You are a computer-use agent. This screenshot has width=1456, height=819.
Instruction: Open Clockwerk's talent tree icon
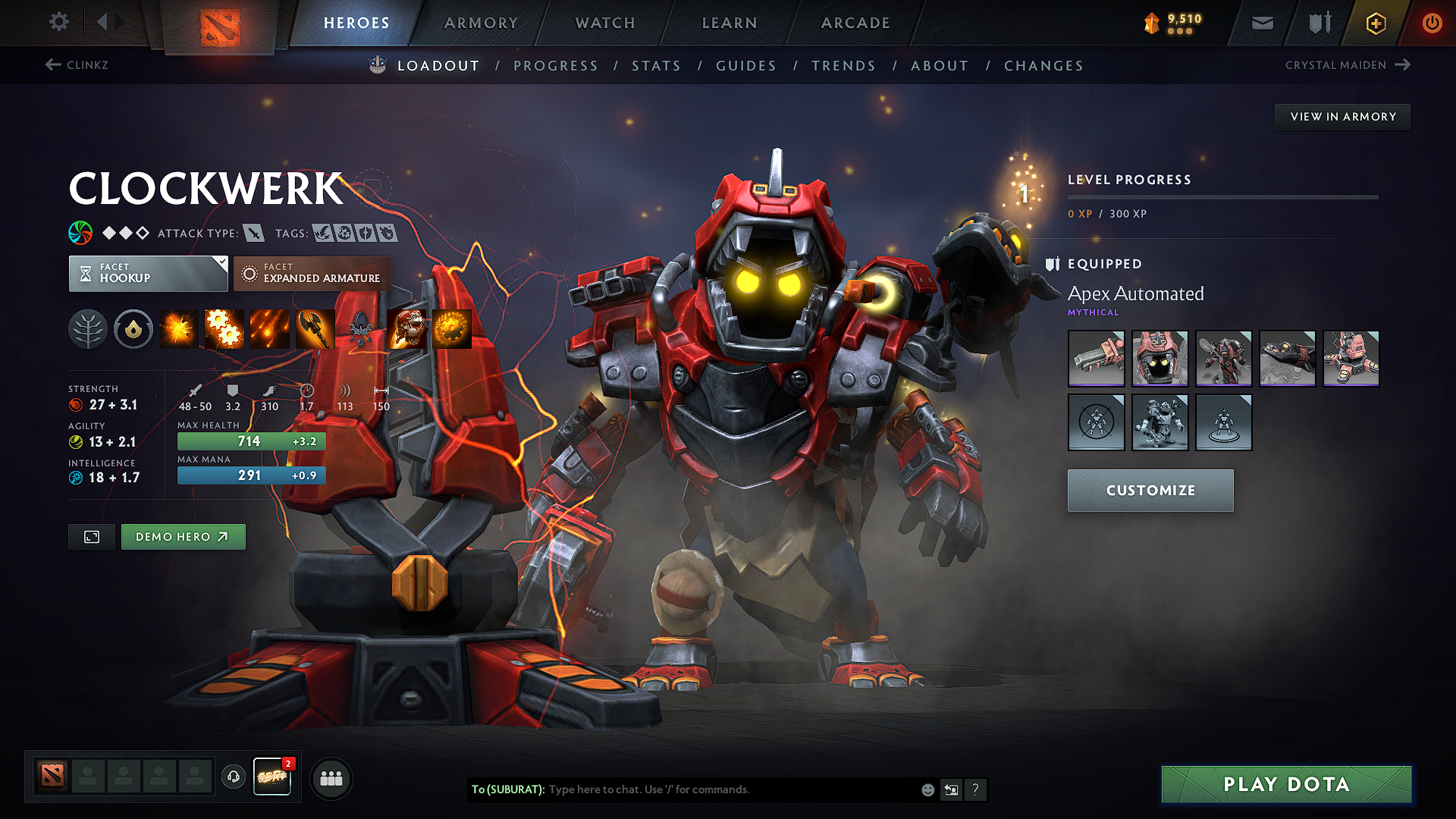(x=88, y=328)
